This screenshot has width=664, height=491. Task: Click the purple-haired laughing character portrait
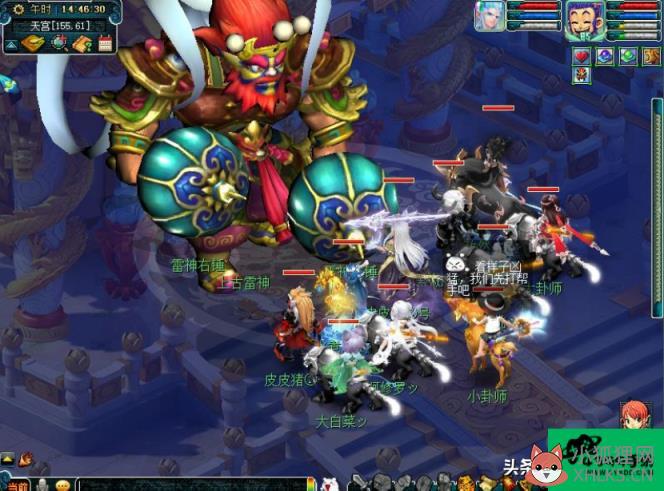(582, 17)
